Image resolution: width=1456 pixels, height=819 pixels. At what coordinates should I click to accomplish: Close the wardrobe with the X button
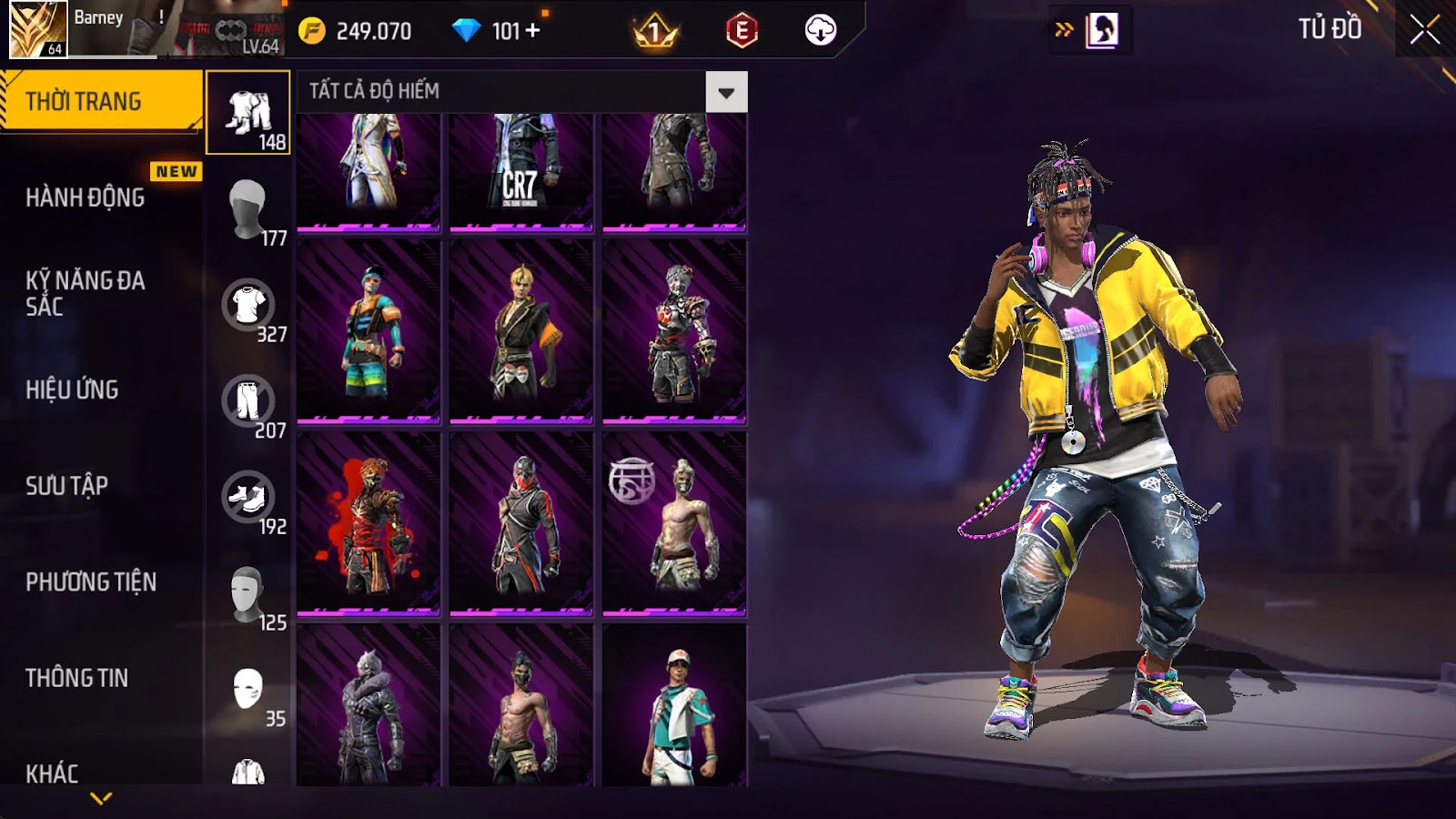(x=1424, y=30)
